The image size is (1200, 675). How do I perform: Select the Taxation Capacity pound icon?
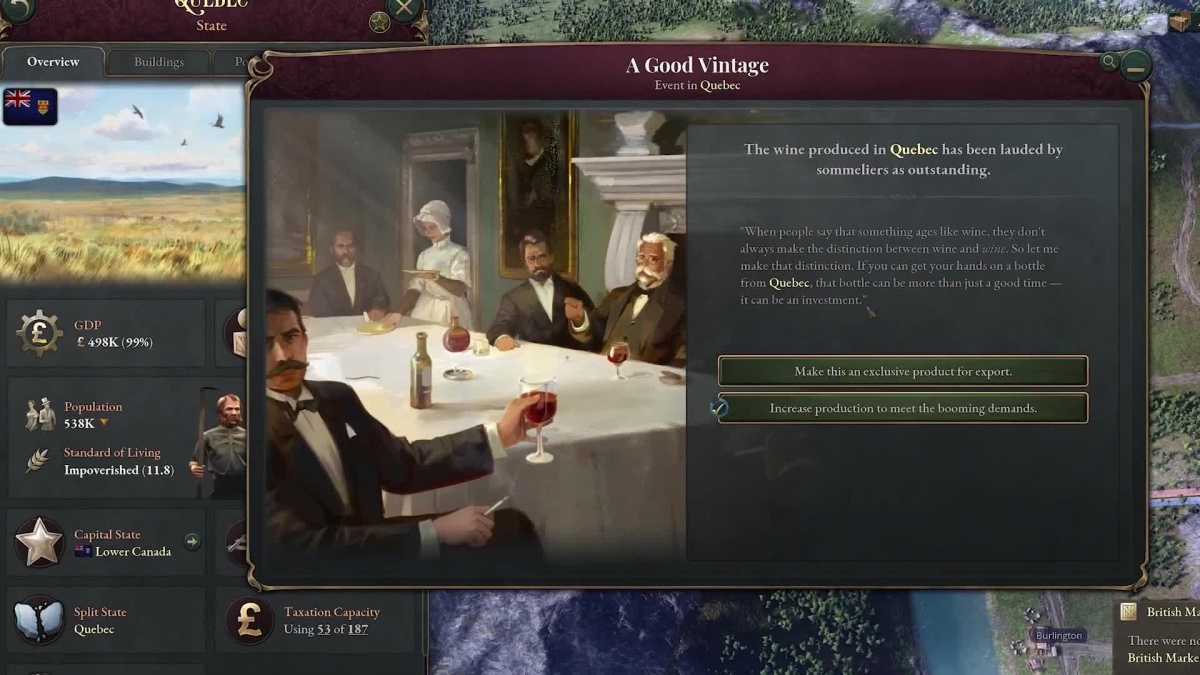(249, 620)
